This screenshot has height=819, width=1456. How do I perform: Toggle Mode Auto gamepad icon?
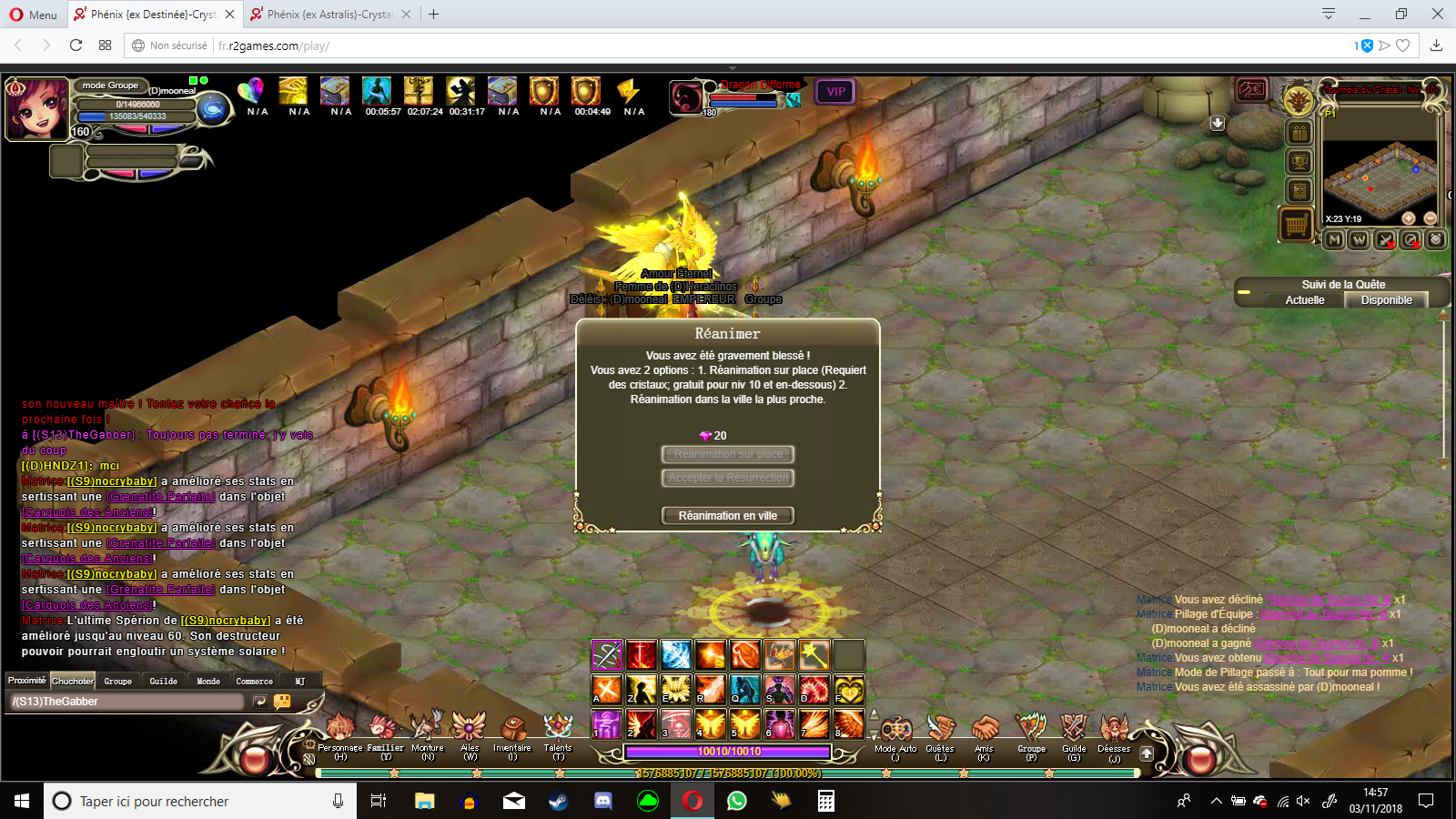(x=895, y=731)
